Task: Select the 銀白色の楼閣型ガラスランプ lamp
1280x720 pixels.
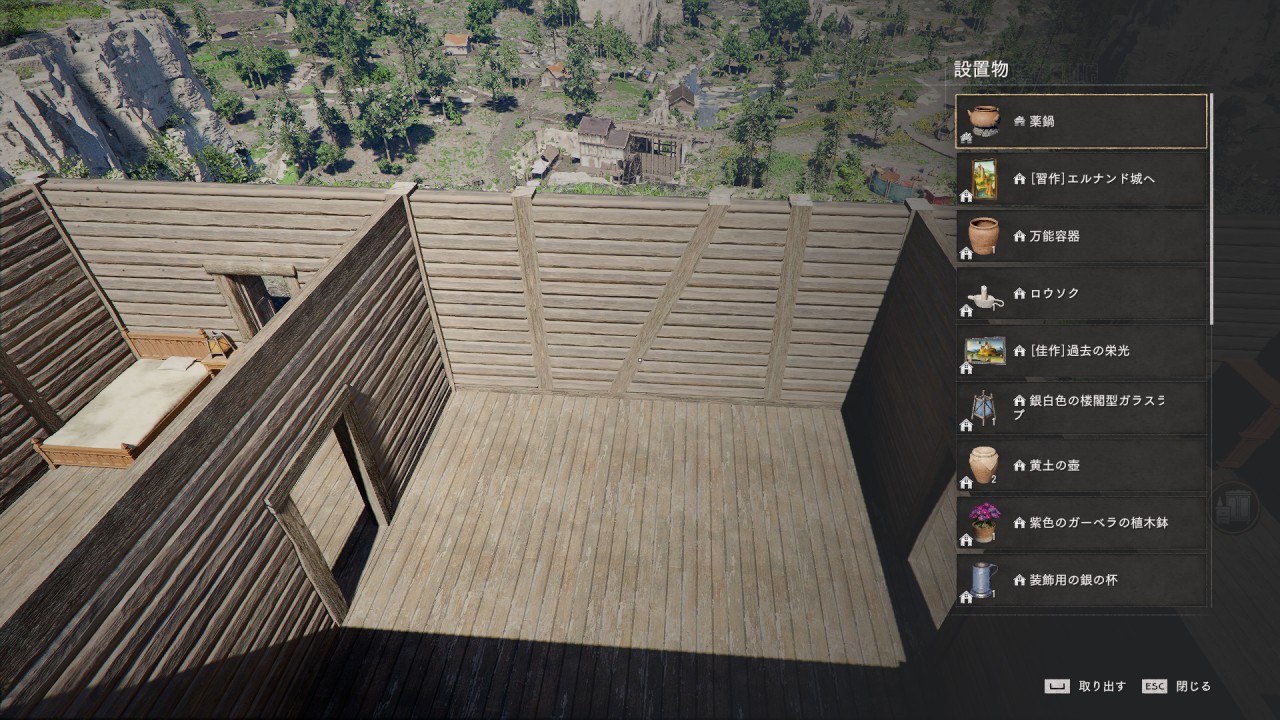Action: tap(1081, 408)
